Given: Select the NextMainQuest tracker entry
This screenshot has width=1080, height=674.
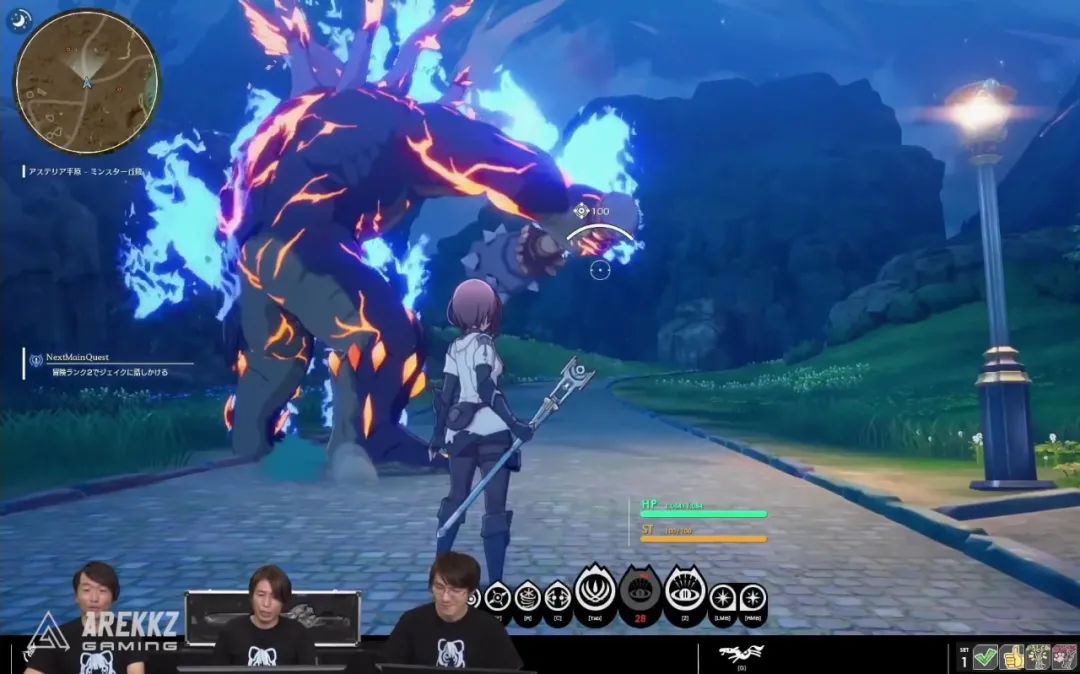Looking at the screenshot, I should coord(76,357).
